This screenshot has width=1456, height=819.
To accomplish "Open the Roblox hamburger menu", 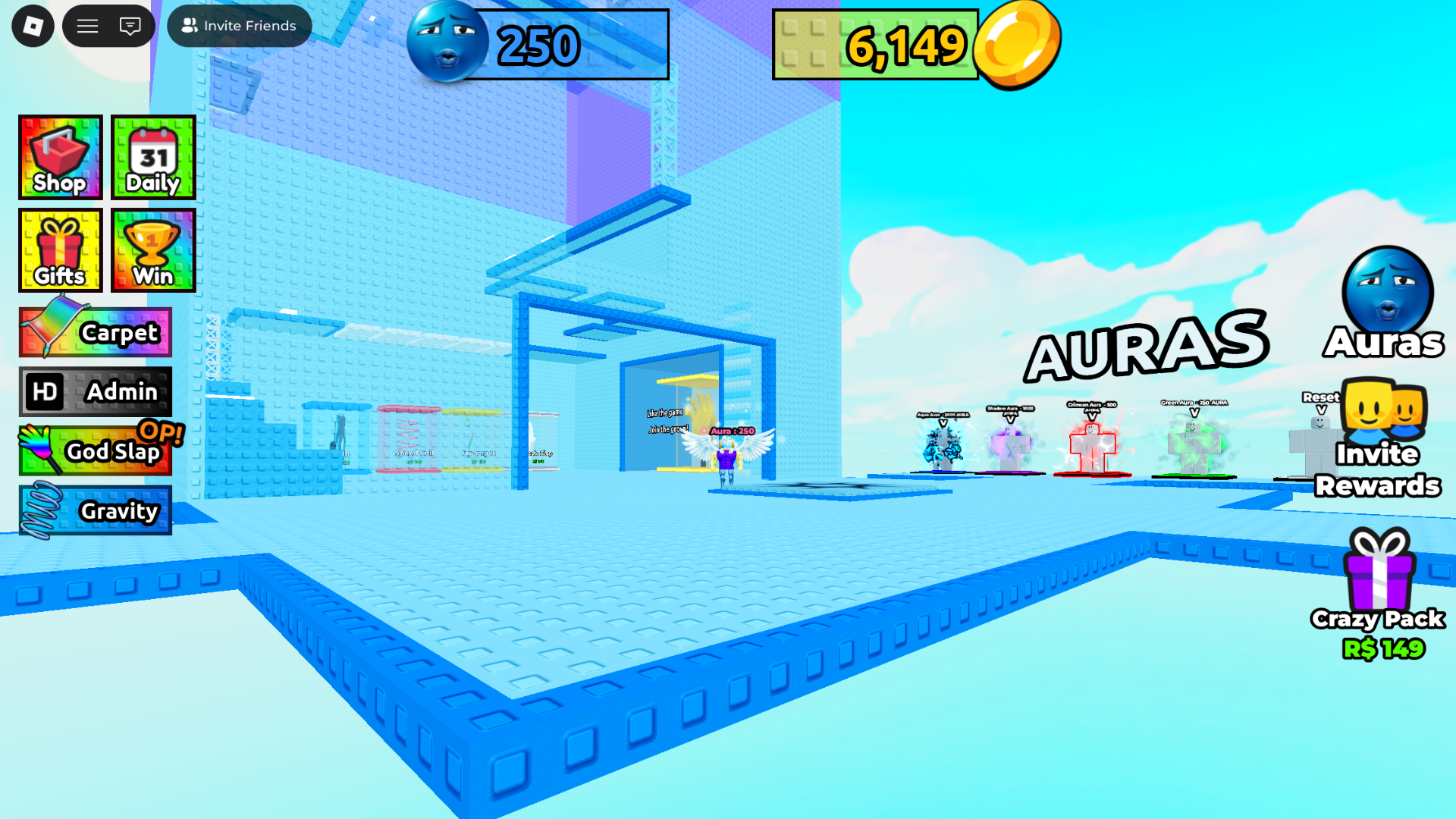I will point(87,25).
